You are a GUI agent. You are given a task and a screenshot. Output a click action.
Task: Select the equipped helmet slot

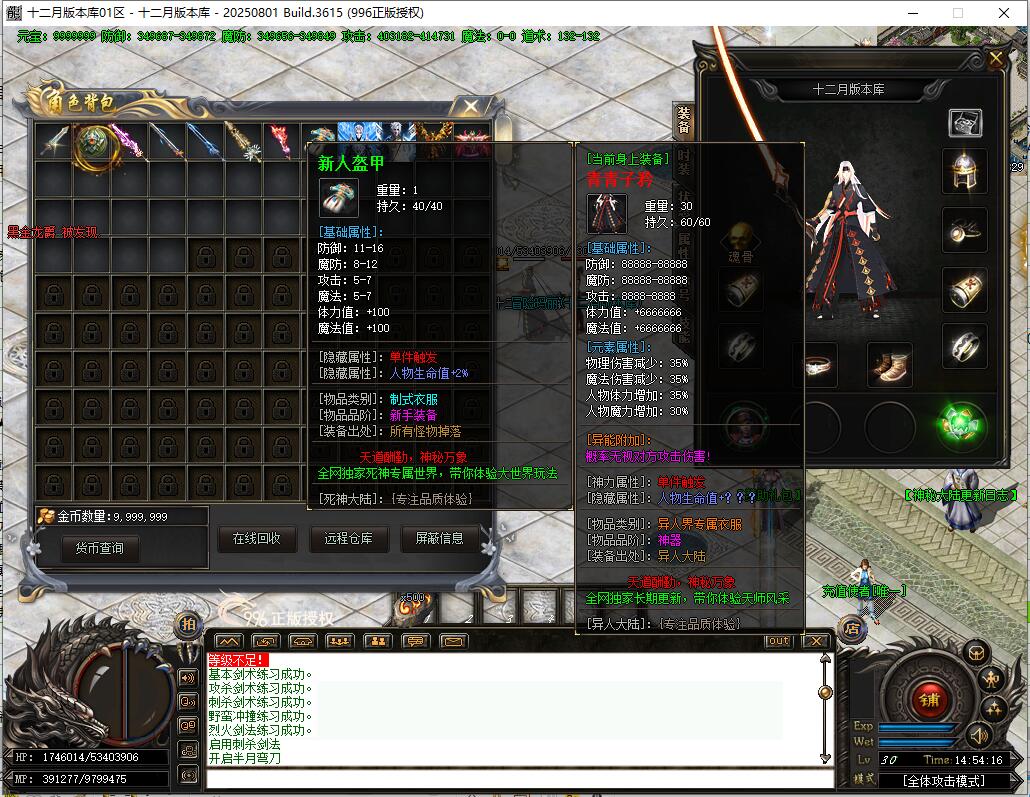point(964,170)
